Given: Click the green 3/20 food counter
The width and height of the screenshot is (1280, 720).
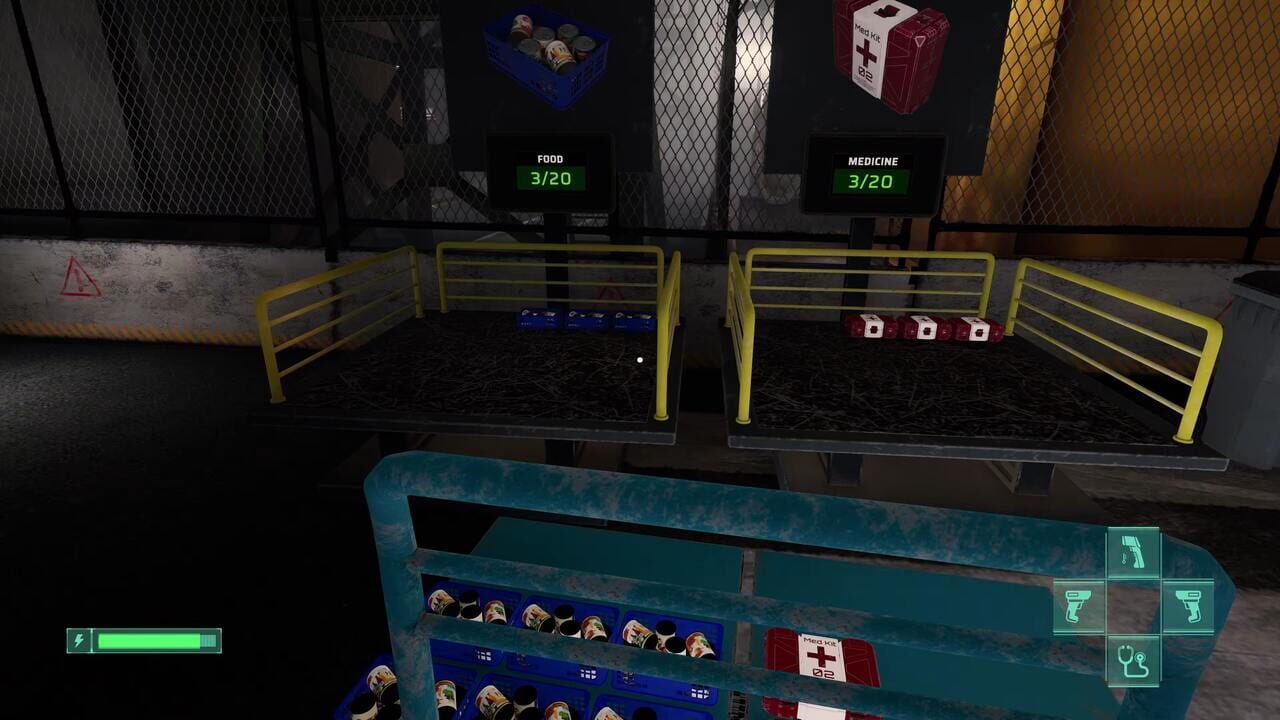Looking at the screenshot, I should coord(551,180).
